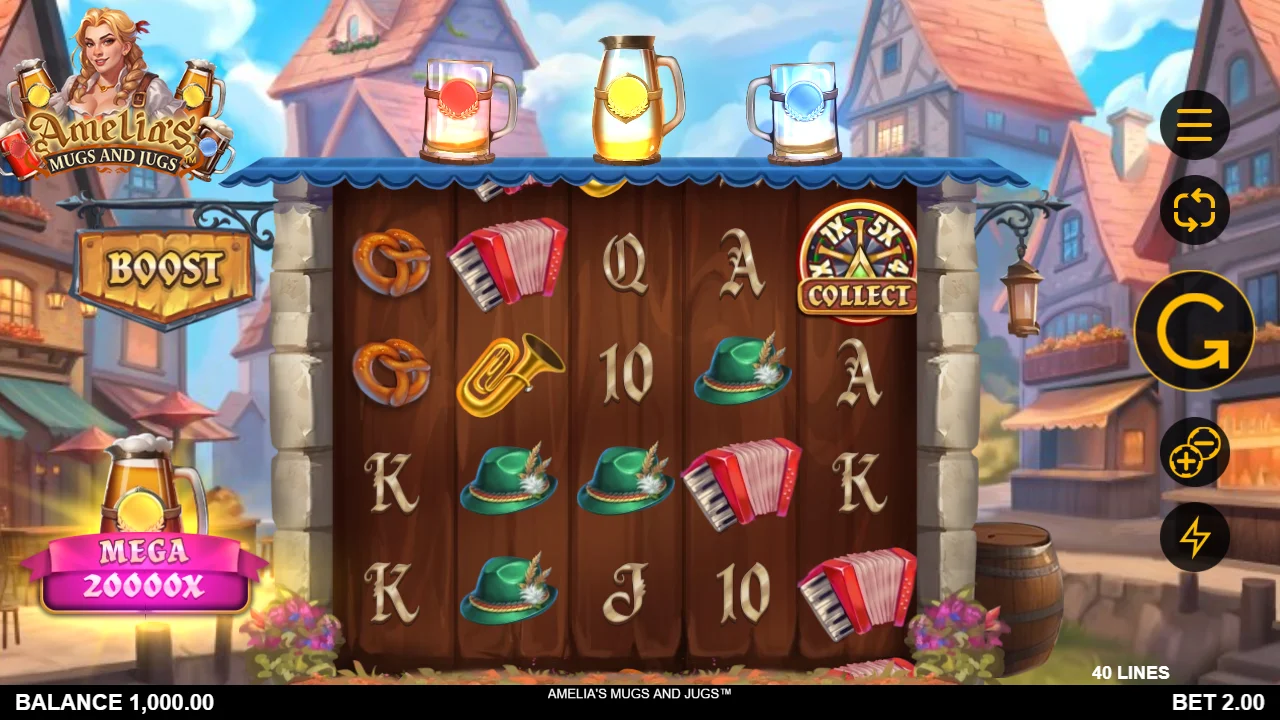Viewport: 1280px width, 720px height.
Task: Open the bet adjustment plus-minus icon
Action: pos(1195,452)
